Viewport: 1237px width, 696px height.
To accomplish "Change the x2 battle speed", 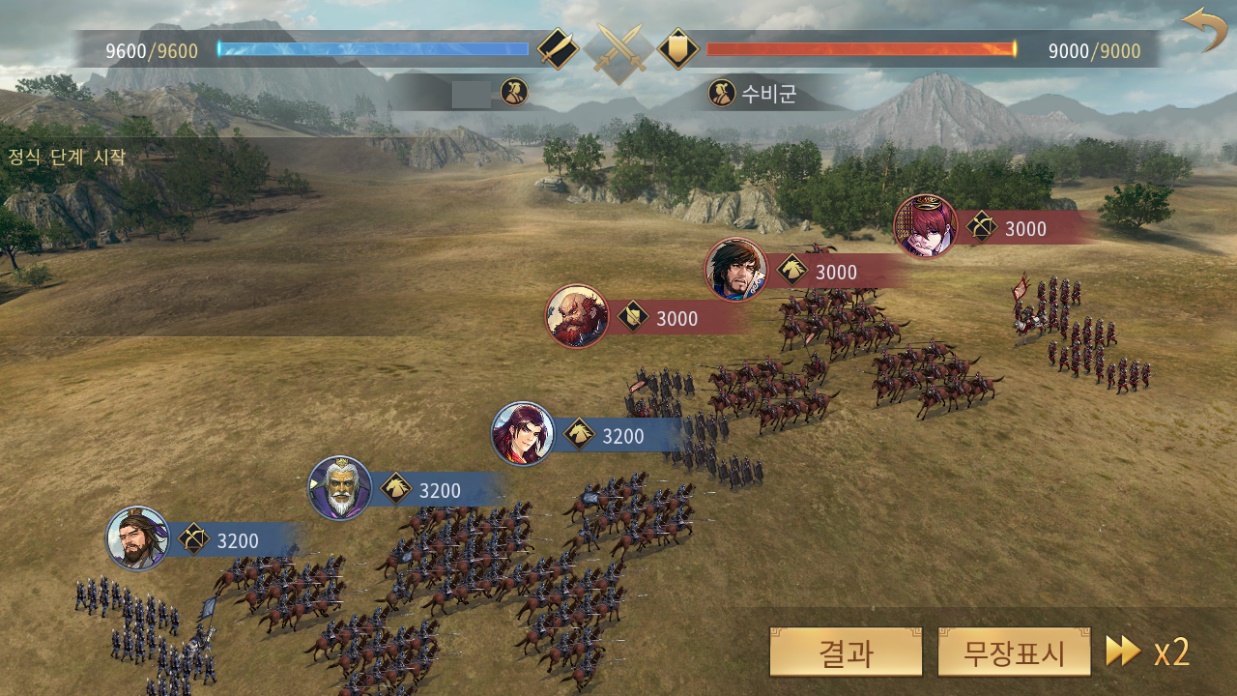I will coord(1148,652).
